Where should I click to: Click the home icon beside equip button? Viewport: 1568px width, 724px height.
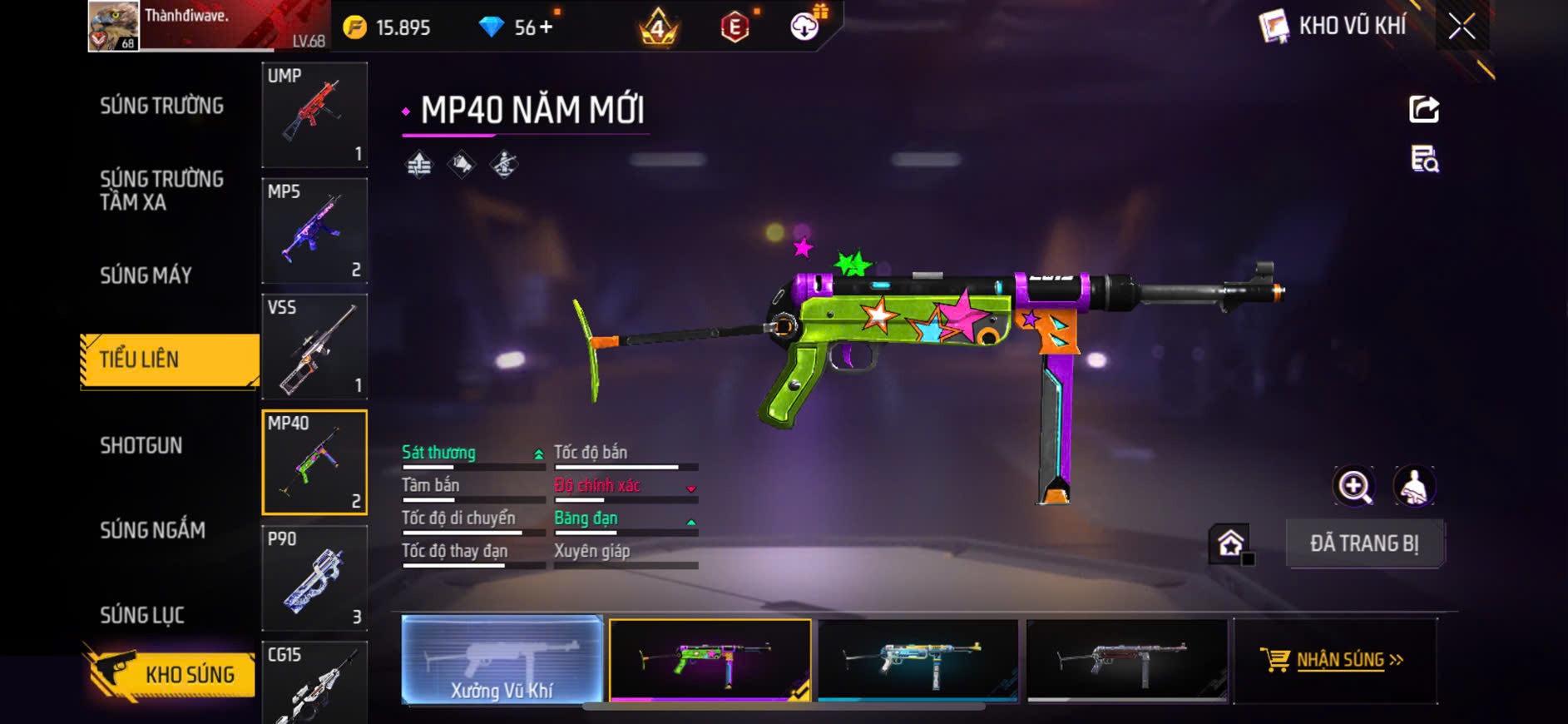point(1230,543)
